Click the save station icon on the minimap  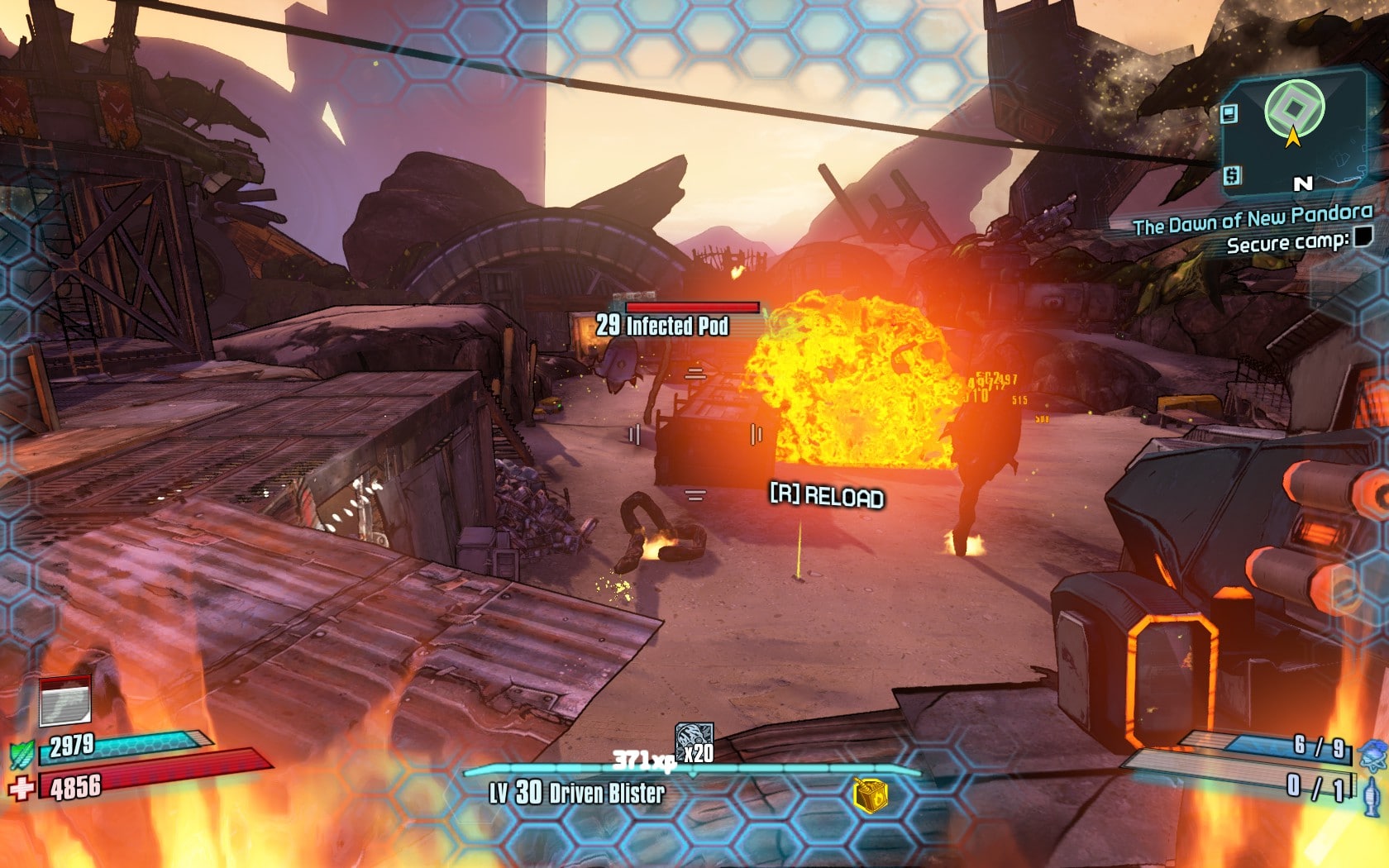click(1227, 112)
